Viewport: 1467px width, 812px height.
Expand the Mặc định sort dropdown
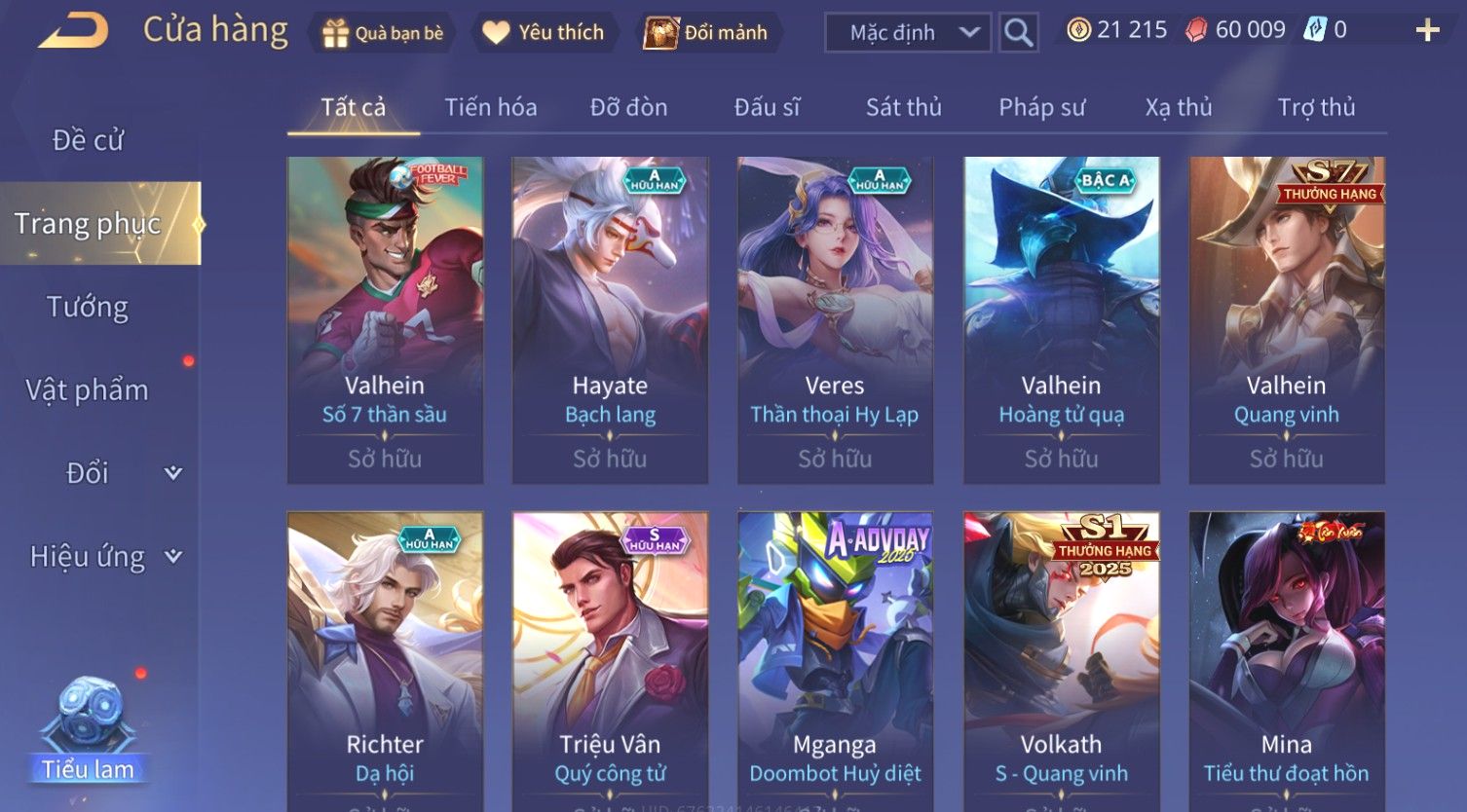[x=908, y=33]
